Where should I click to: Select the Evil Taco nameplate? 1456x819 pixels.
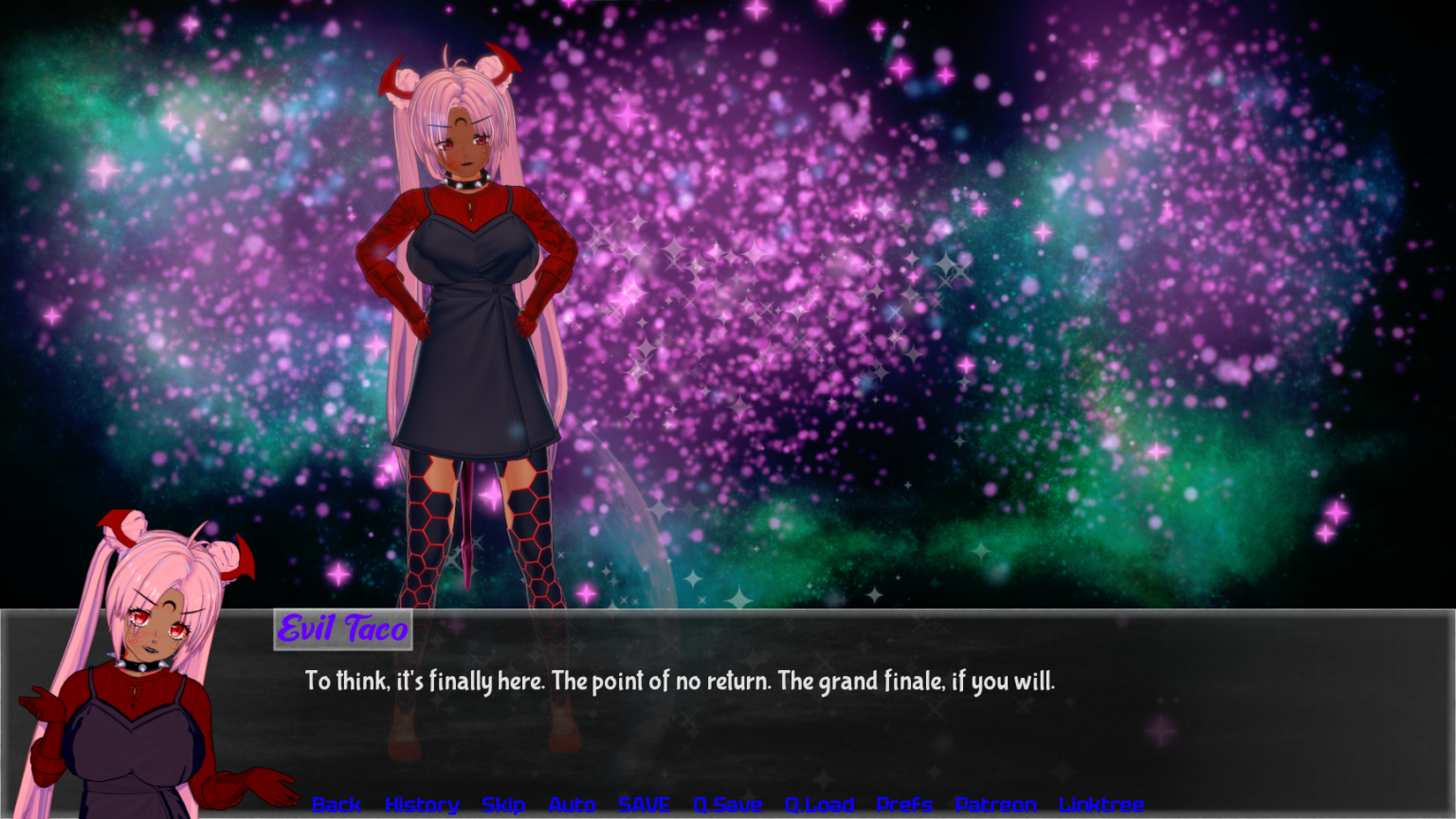pos(342,629)
